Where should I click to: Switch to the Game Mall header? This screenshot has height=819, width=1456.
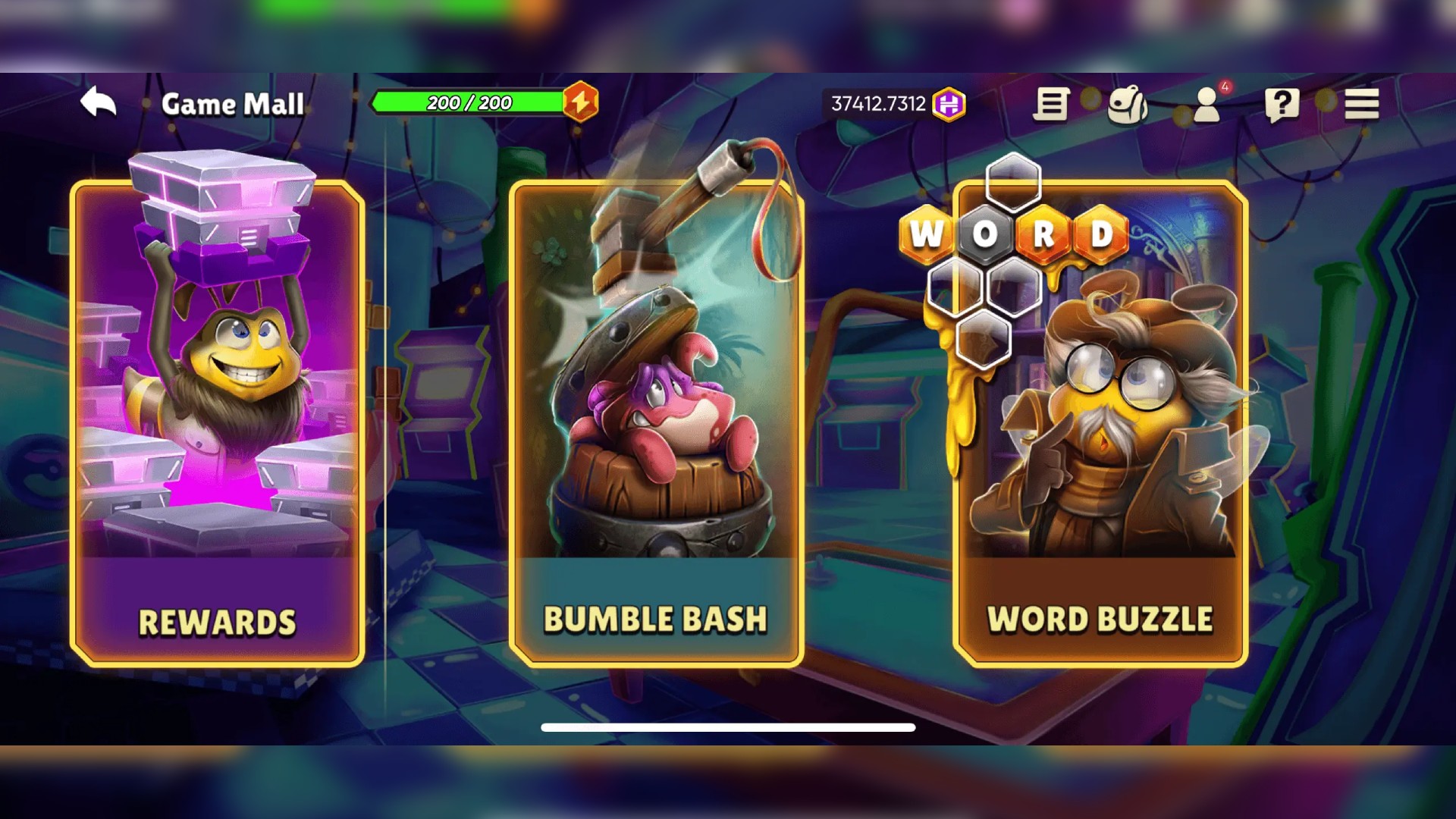[x=233, y=105]
